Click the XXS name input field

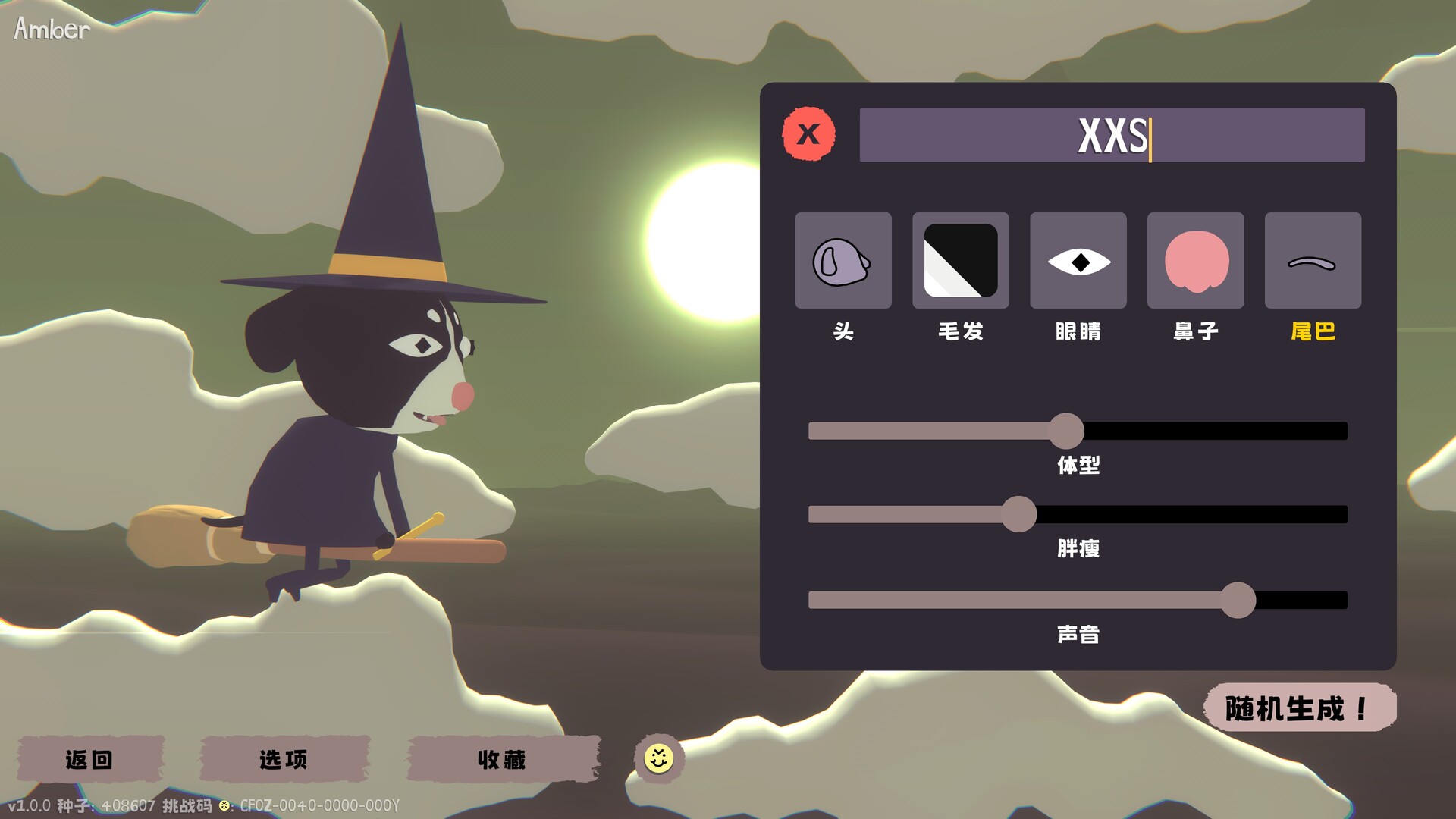(1110, 136)
